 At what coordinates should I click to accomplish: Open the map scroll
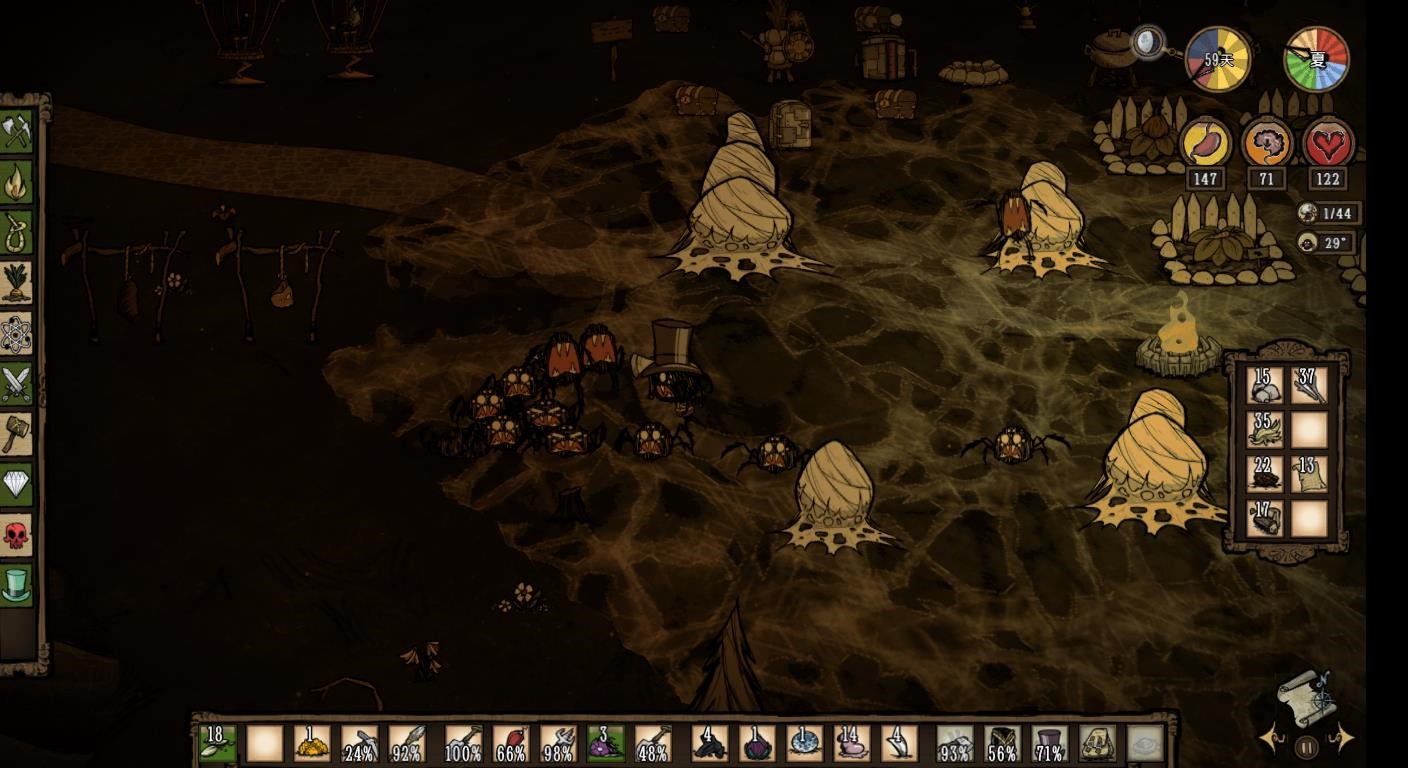coord(1306,697)
